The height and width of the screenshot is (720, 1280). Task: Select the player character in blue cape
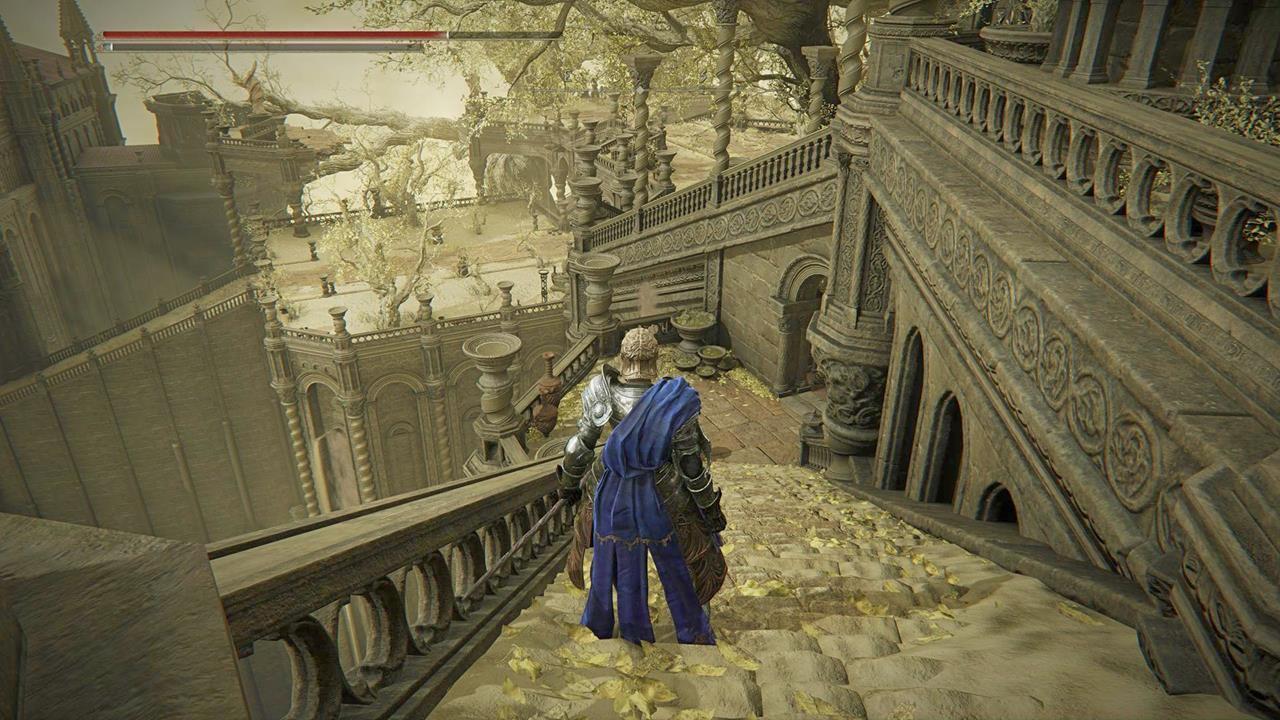640,480
